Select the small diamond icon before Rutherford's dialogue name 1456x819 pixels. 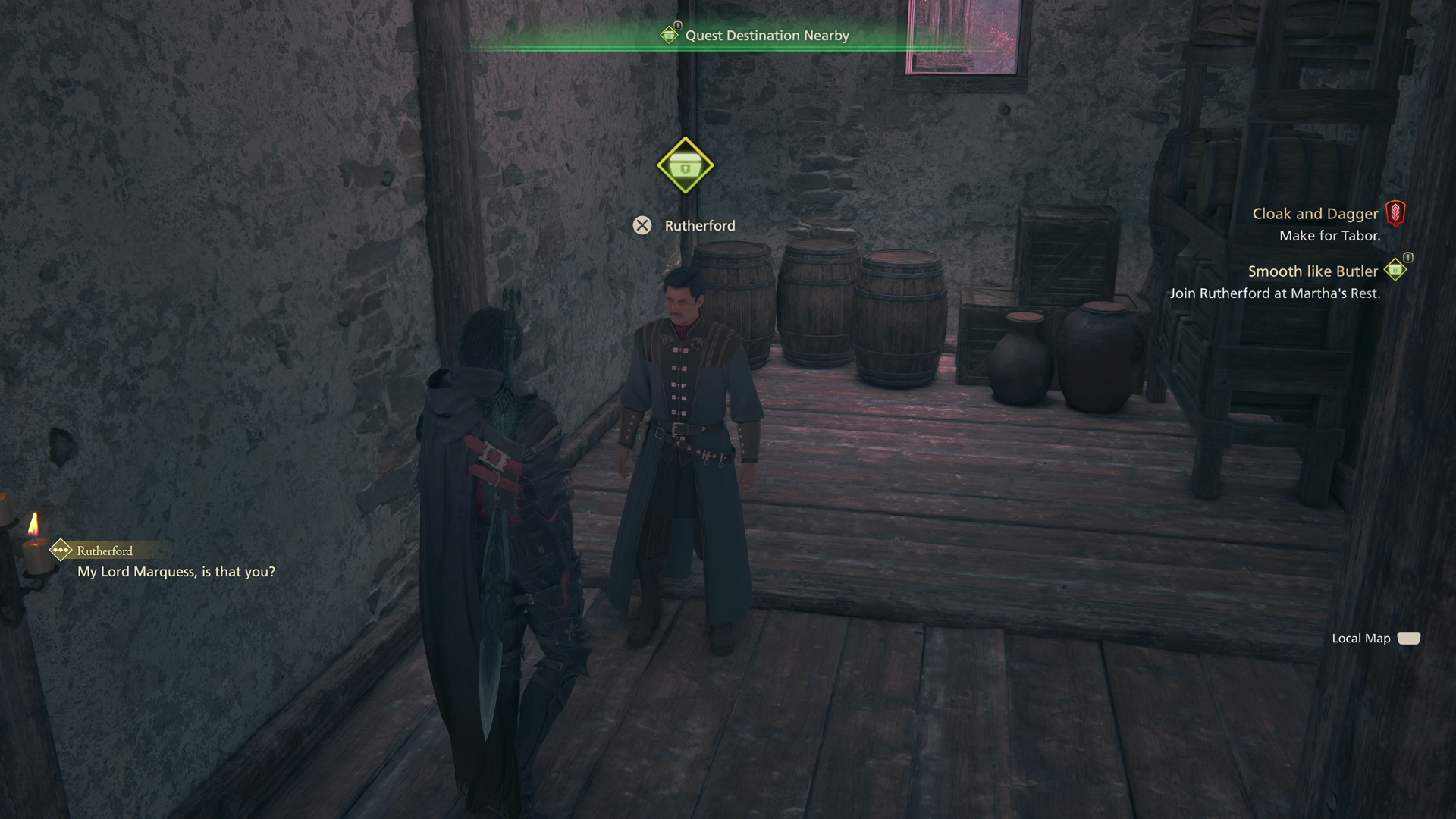[59, 551]
